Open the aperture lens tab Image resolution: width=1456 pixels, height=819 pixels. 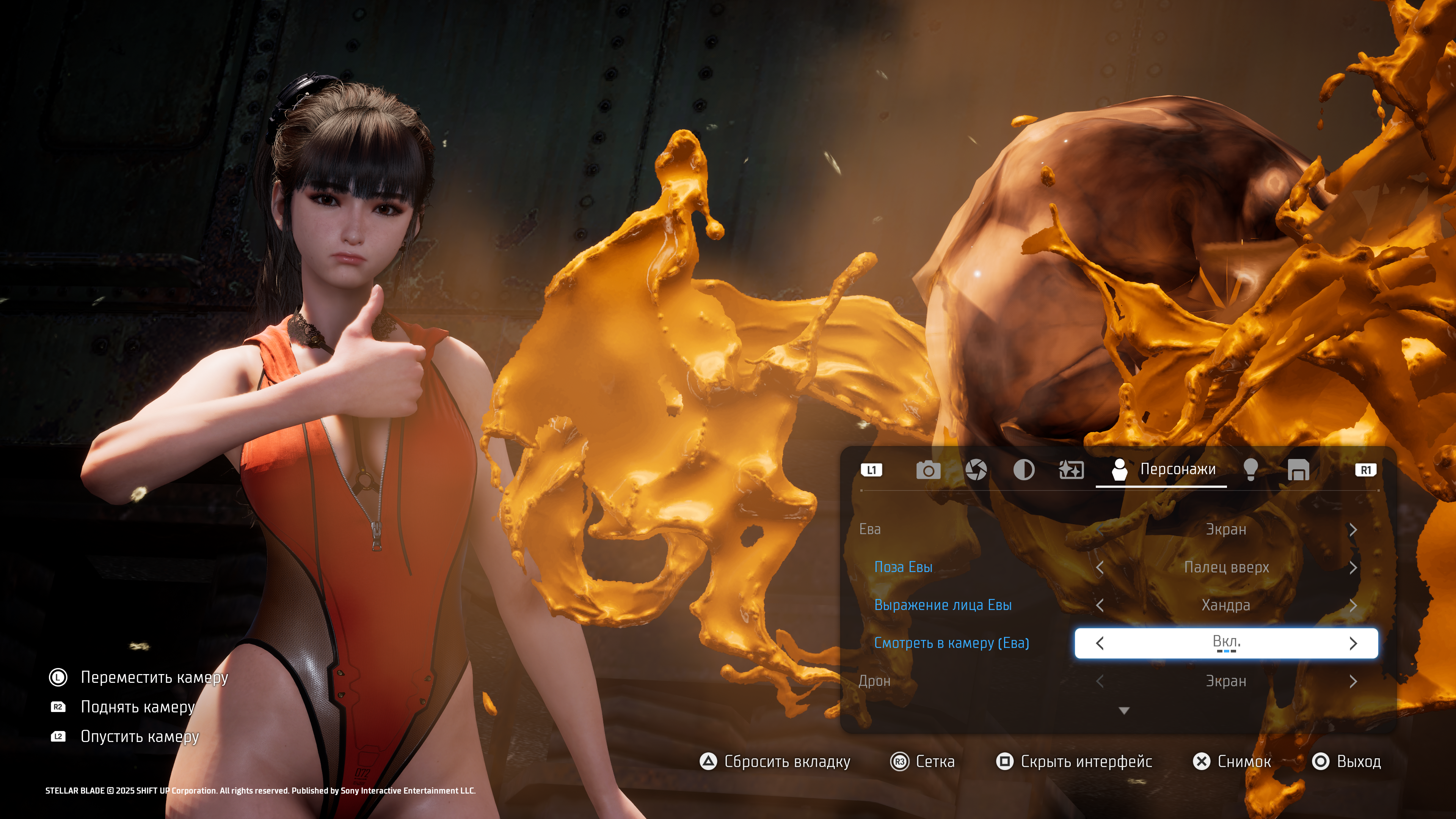[x=976, y=470]
